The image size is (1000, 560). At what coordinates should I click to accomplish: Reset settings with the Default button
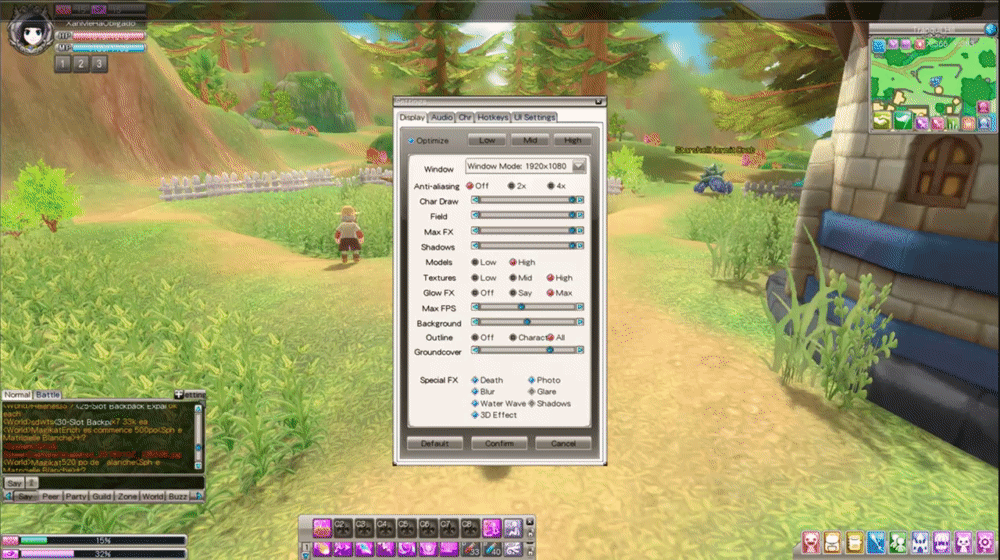click(434, 443)
